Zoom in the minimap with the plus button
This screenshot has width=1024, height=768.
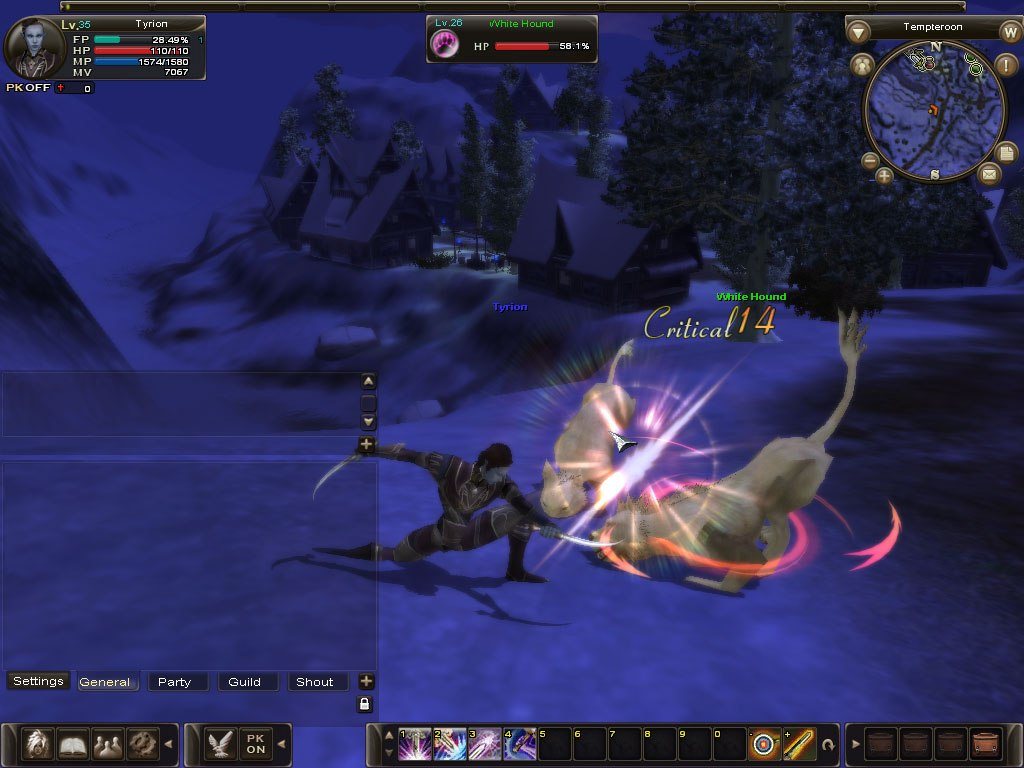(x=885, y=177)
